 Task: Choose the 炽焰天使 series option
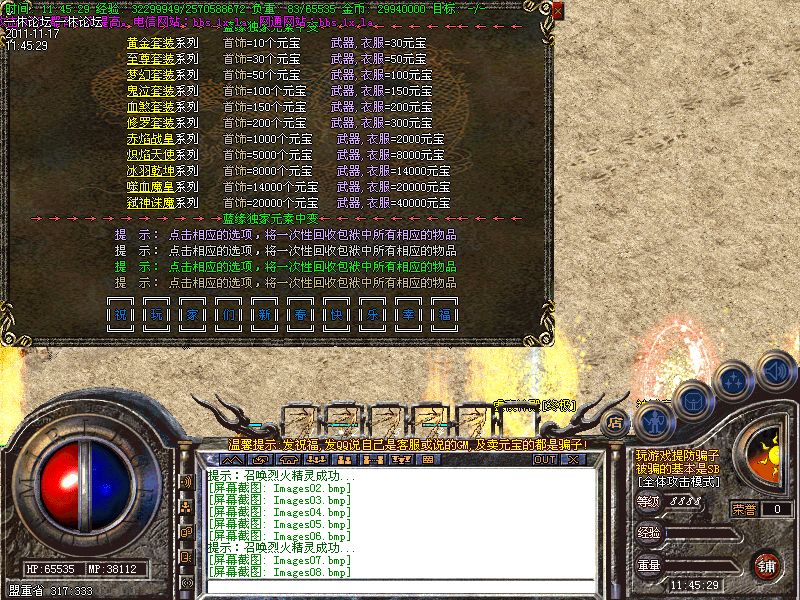click(151, 155)
